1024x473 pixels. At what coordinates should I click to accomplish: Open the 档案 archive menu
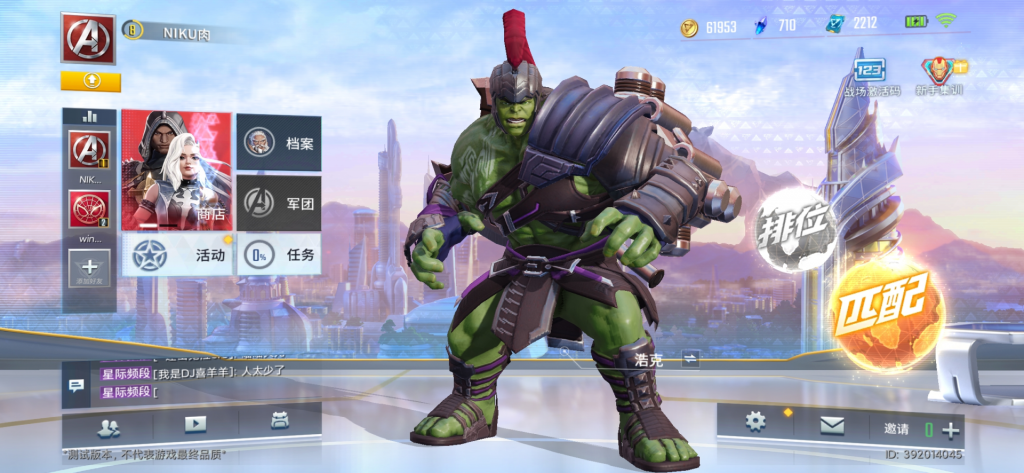click(279, 143)
